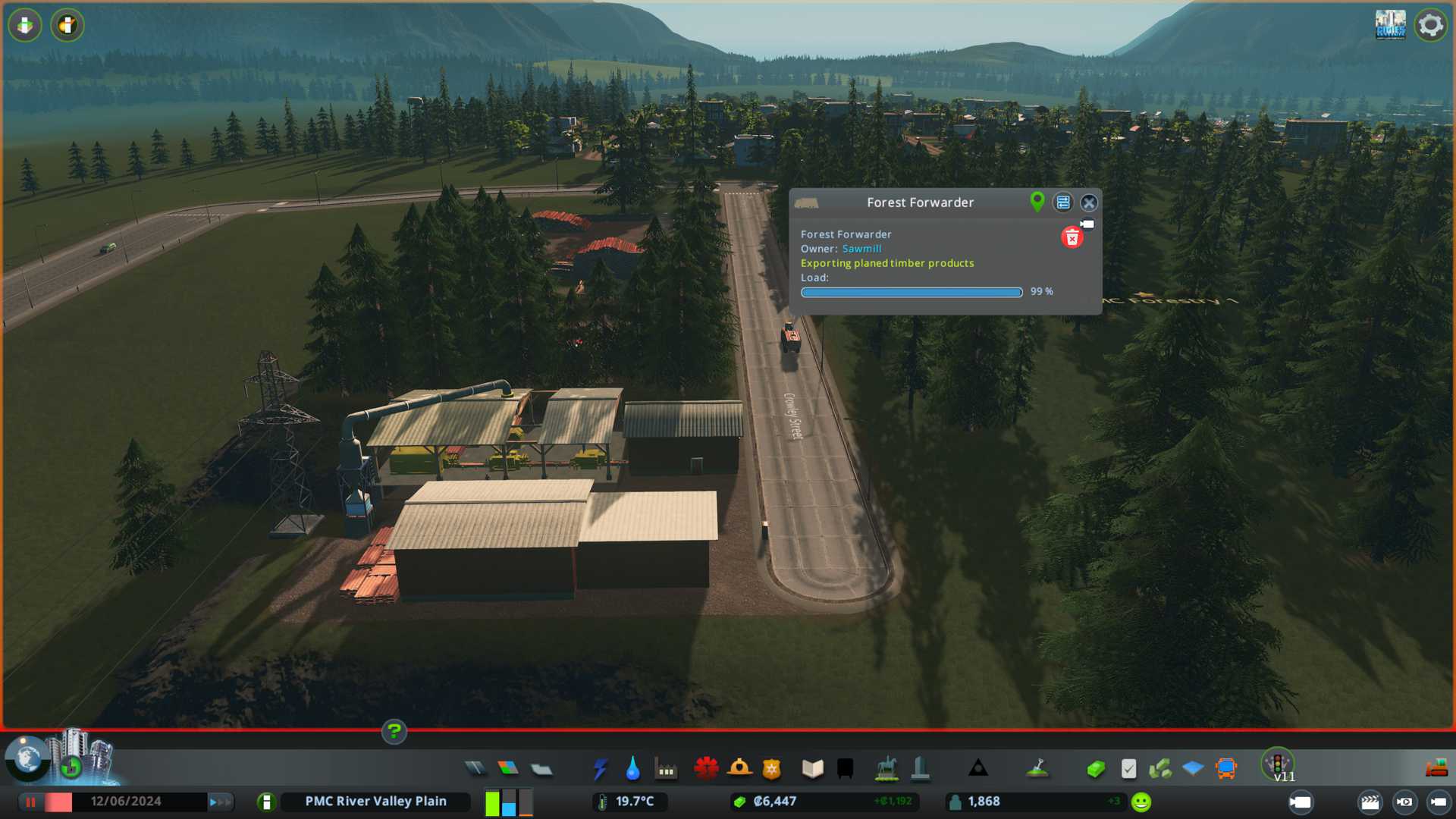Viewport: 1456px width, 819px height.
Task: Open the Zoning tool
Action: tap(508, 769)
